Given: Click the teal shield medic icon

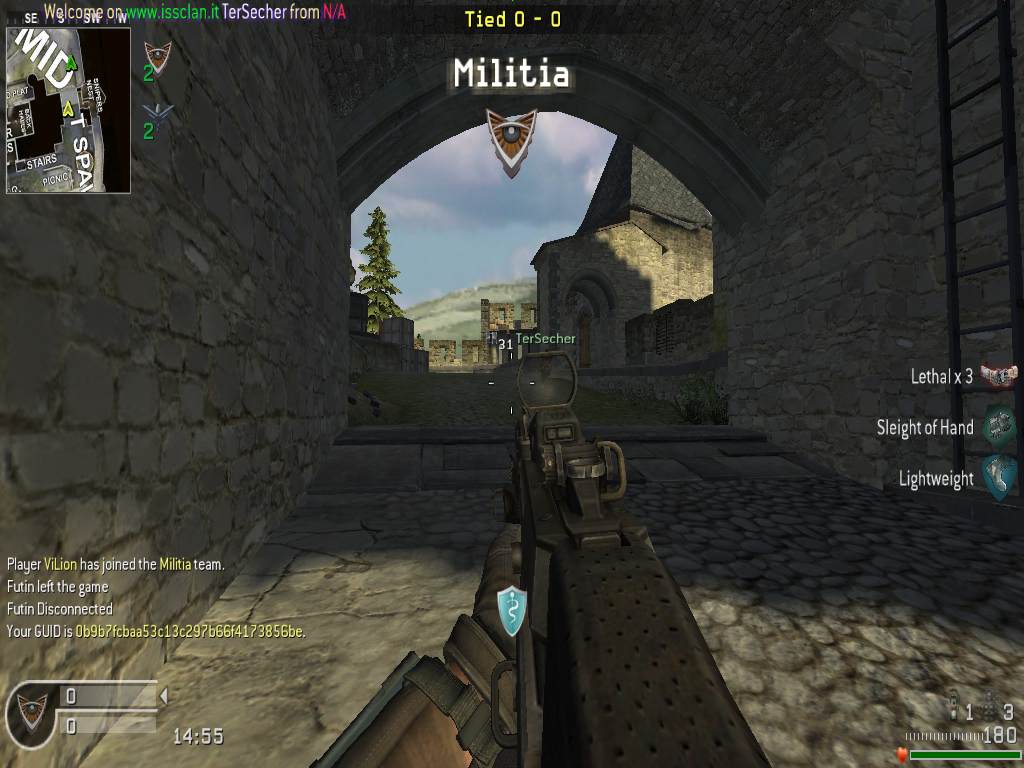Looking at the screenshot, I should pyautogui.click(x=511, y=610).
